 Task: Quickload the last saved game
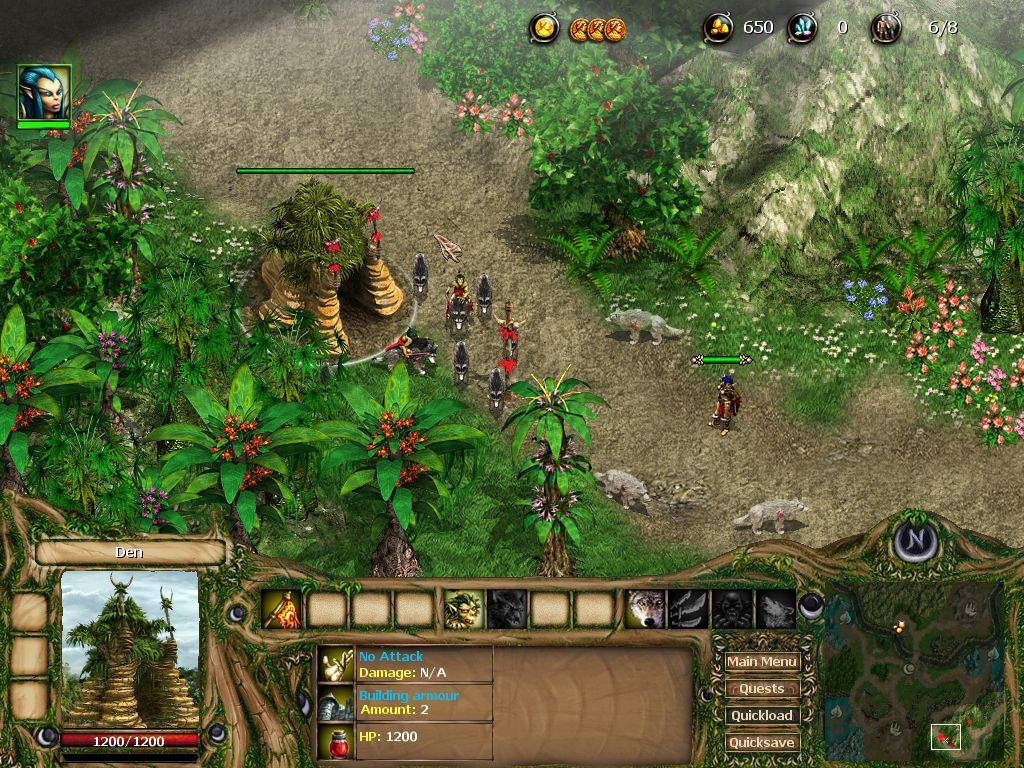pos(762,716)
